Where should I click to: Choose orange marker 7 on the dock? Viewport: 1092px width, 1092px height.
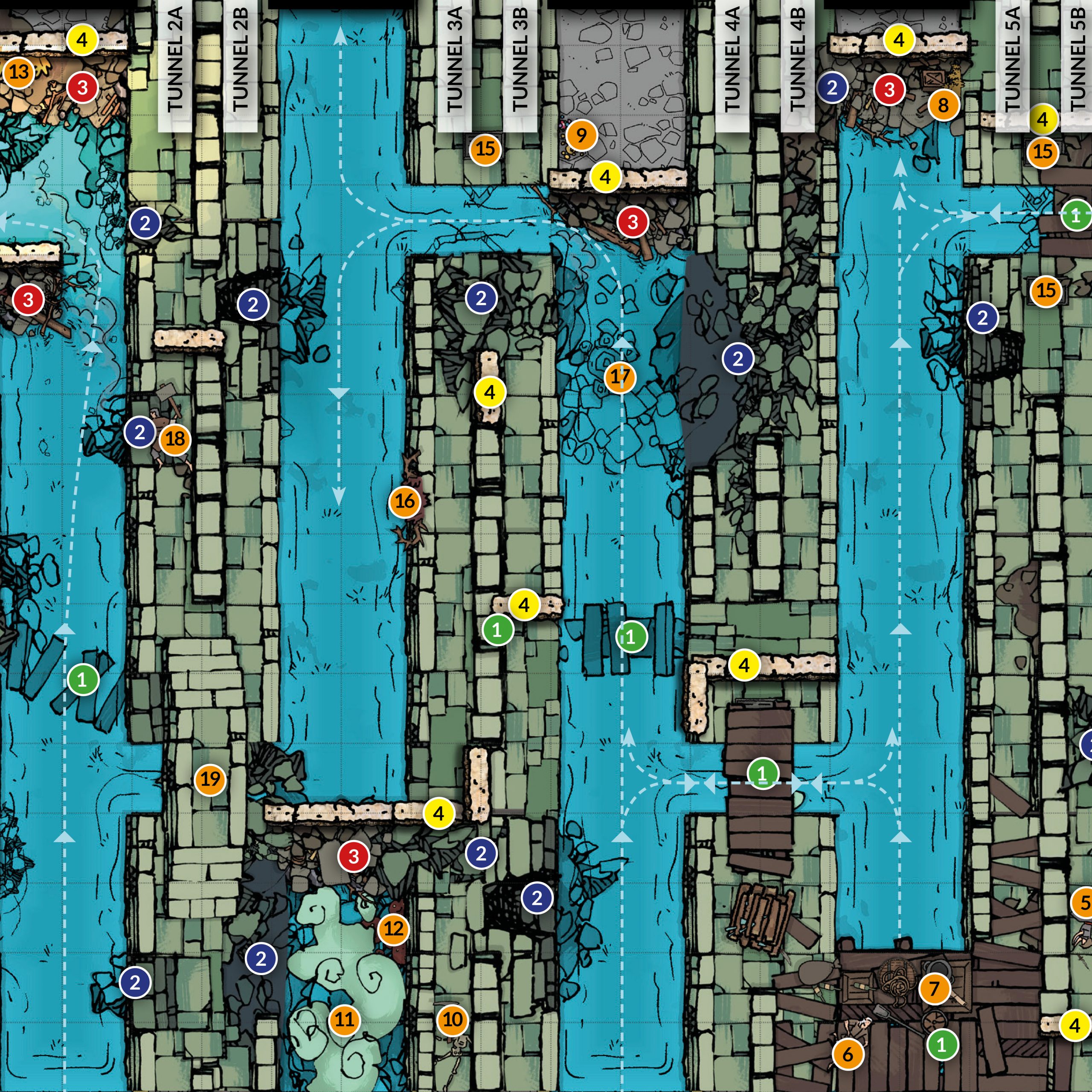pyautogui.click(x=935, y=989)
